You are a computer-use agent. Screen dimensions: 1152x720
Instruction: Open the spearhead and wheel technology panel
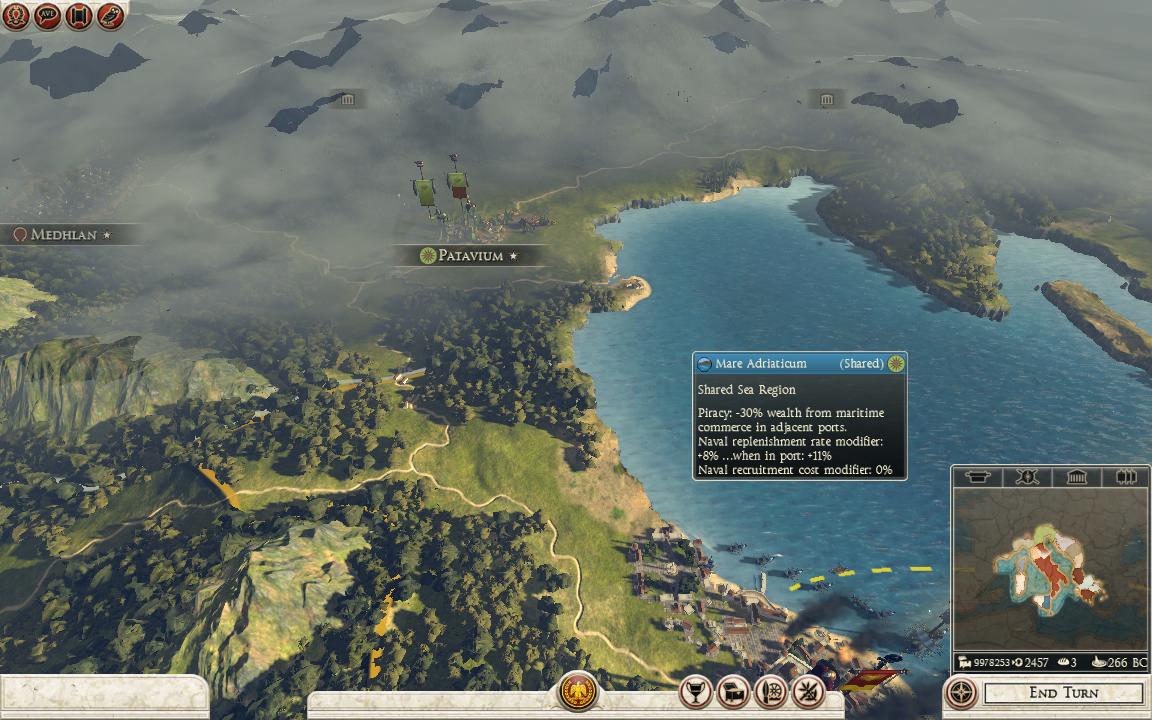tap(770, 691)
